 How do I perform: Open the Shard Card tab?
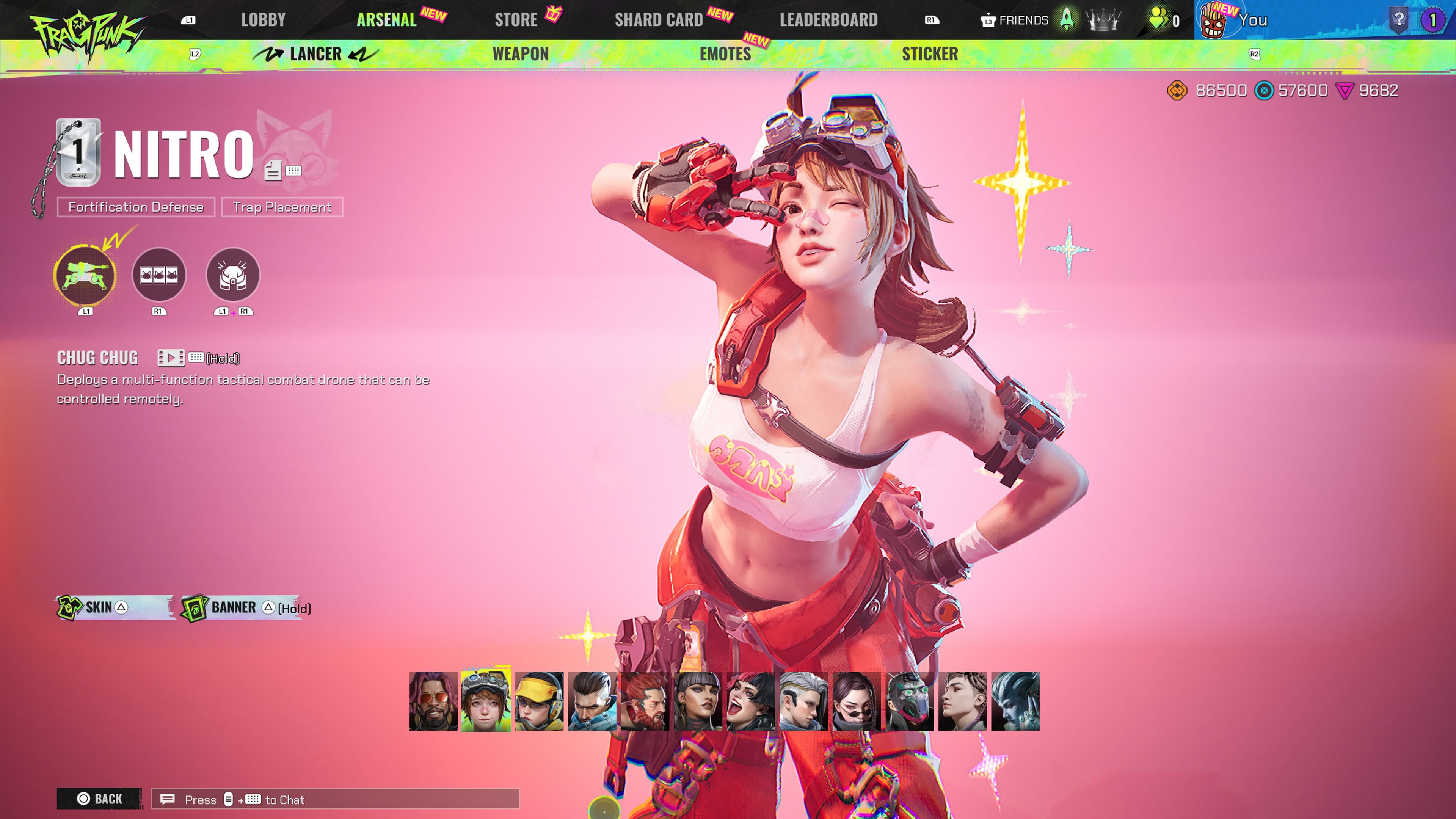point(659,20)
